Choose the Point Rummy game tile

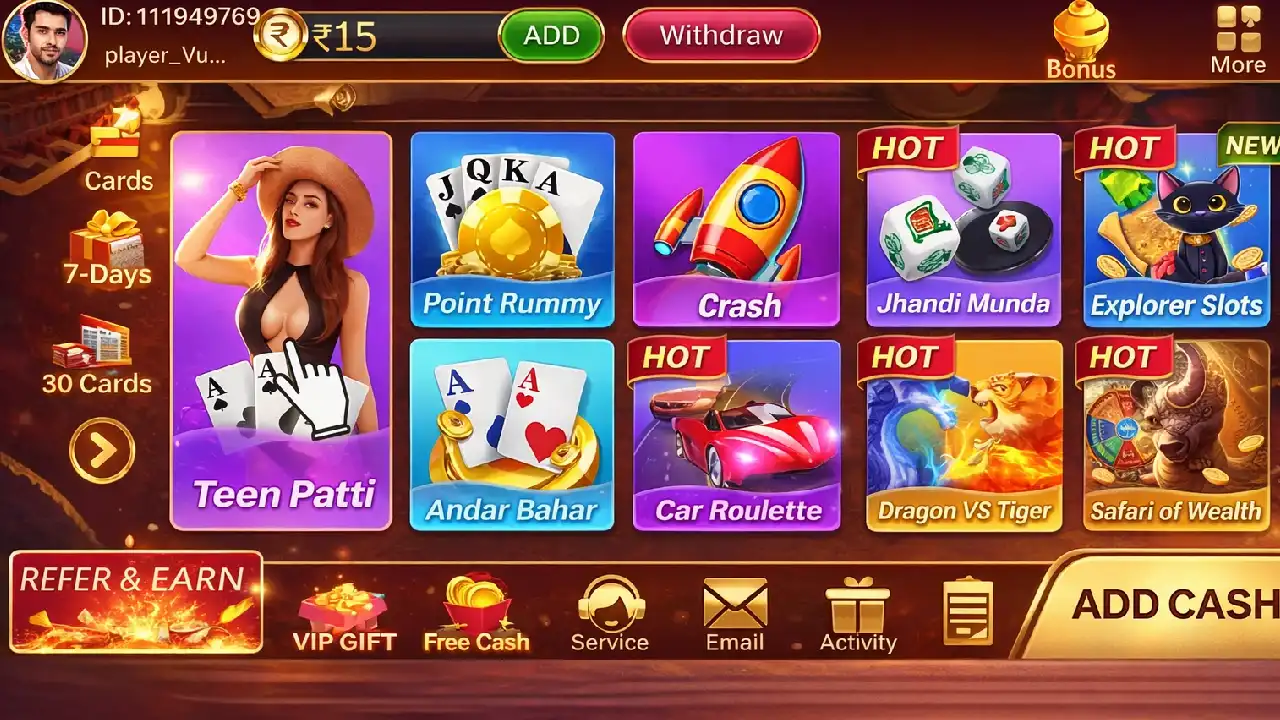(x=512, y=229)
